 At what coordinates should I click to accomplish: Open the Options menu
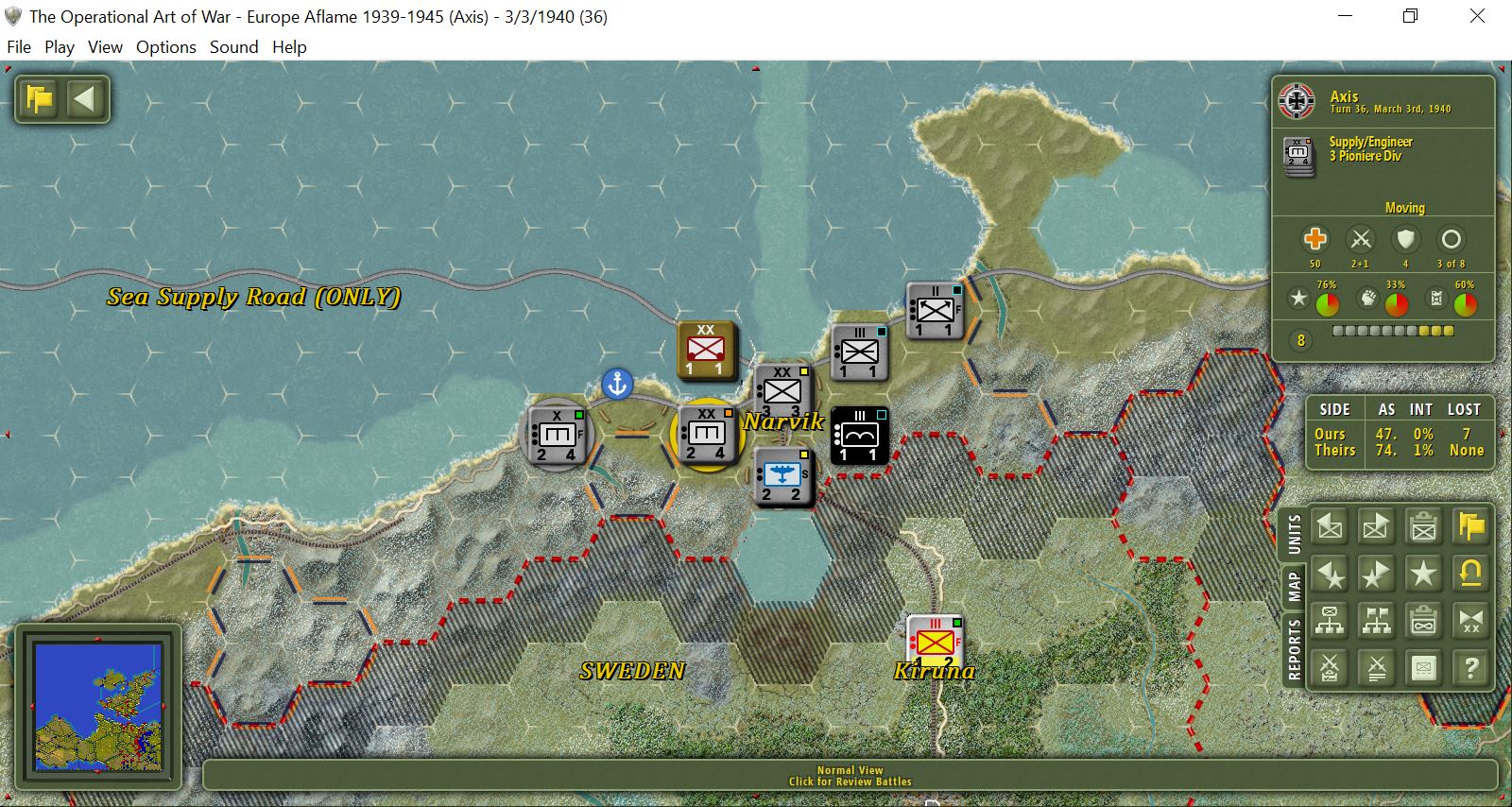coord(165,46)
